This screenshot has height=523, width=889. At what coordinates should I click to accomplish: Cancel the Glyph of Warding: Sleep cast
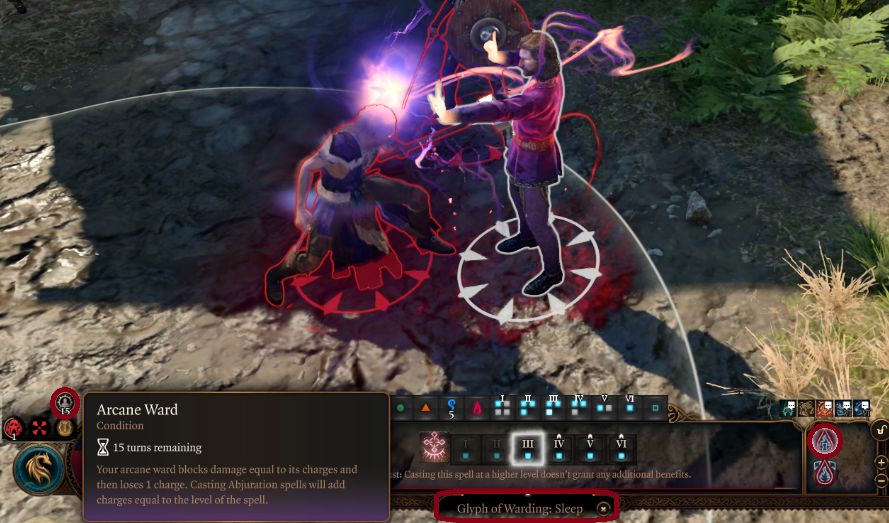[x=603, y=509]
